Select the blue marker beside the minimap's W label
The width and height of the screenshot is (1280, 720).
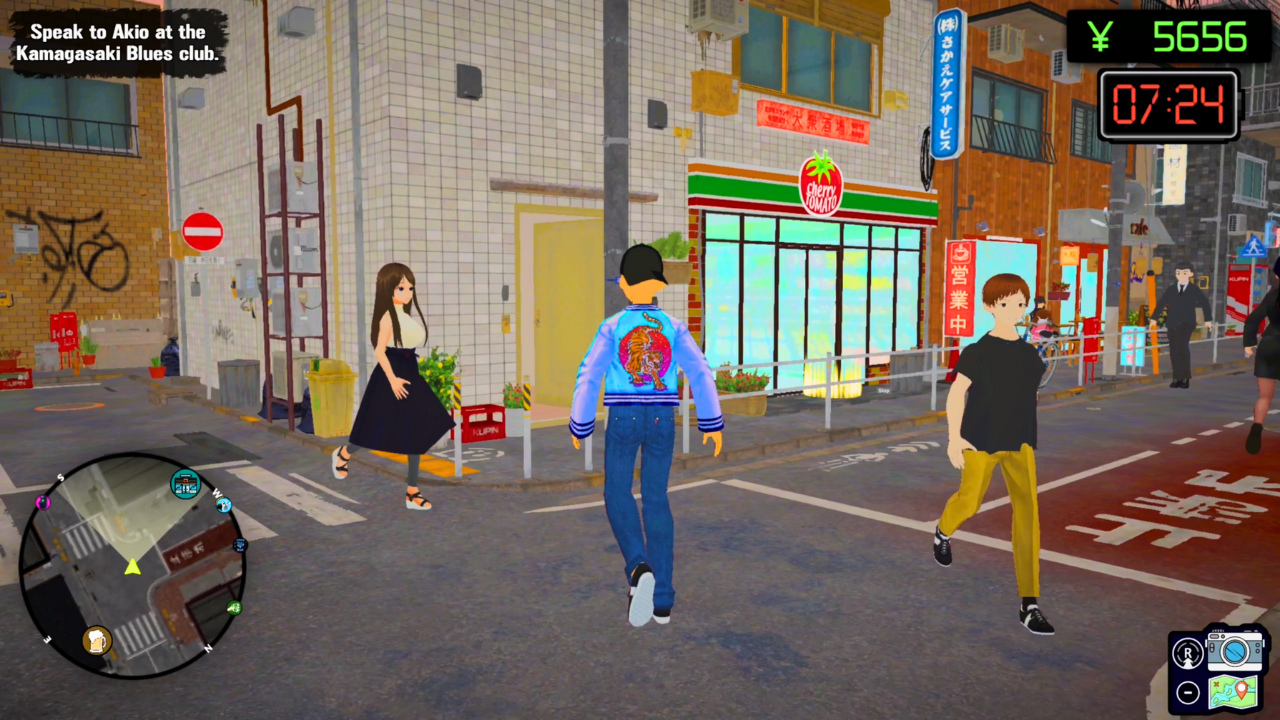click(x=222, y=506)
